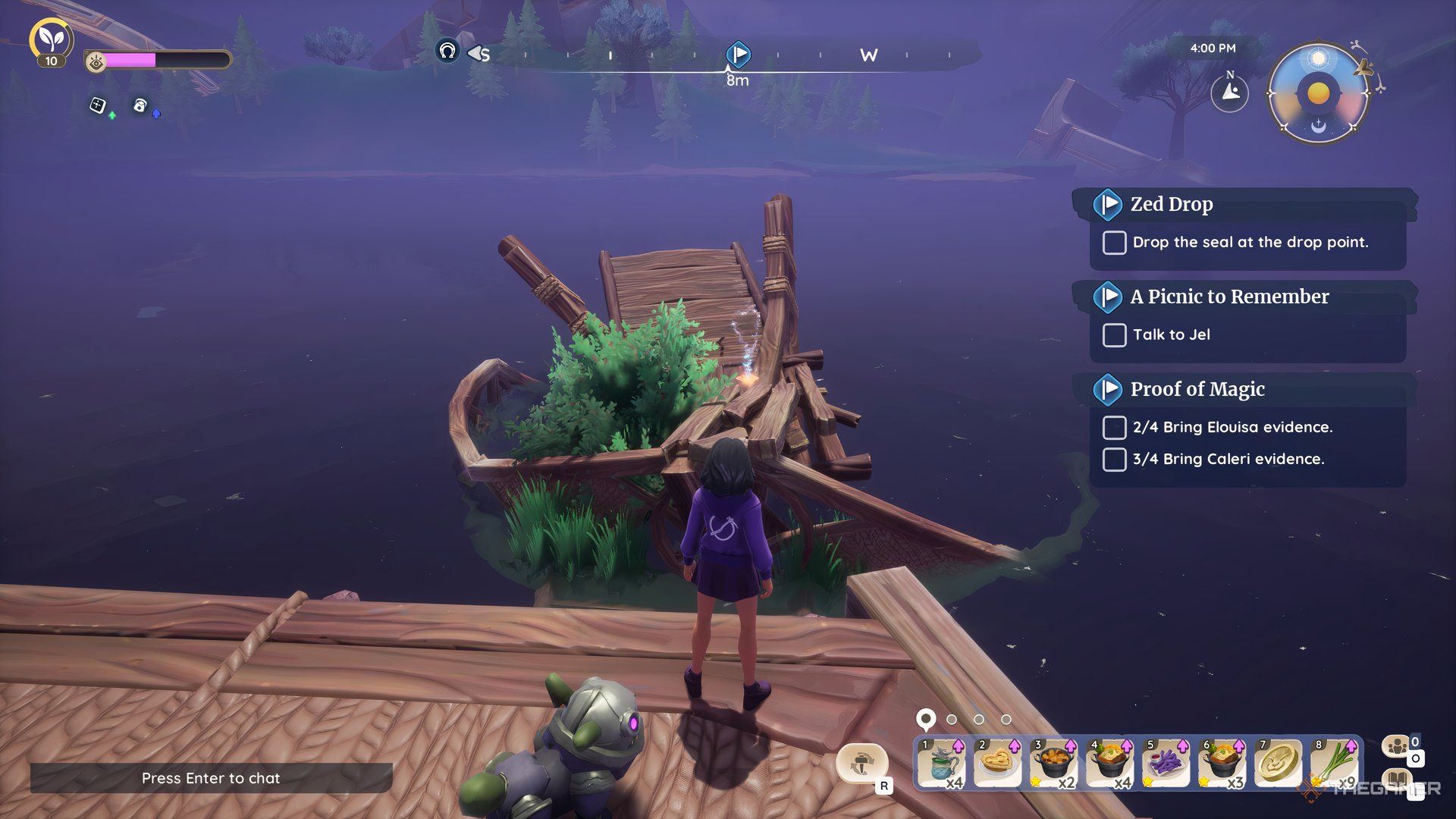Viewport: 1456px width, 819px height.
Task: Select the casserole pot in hotbar slot 4
Action: 1109,763
